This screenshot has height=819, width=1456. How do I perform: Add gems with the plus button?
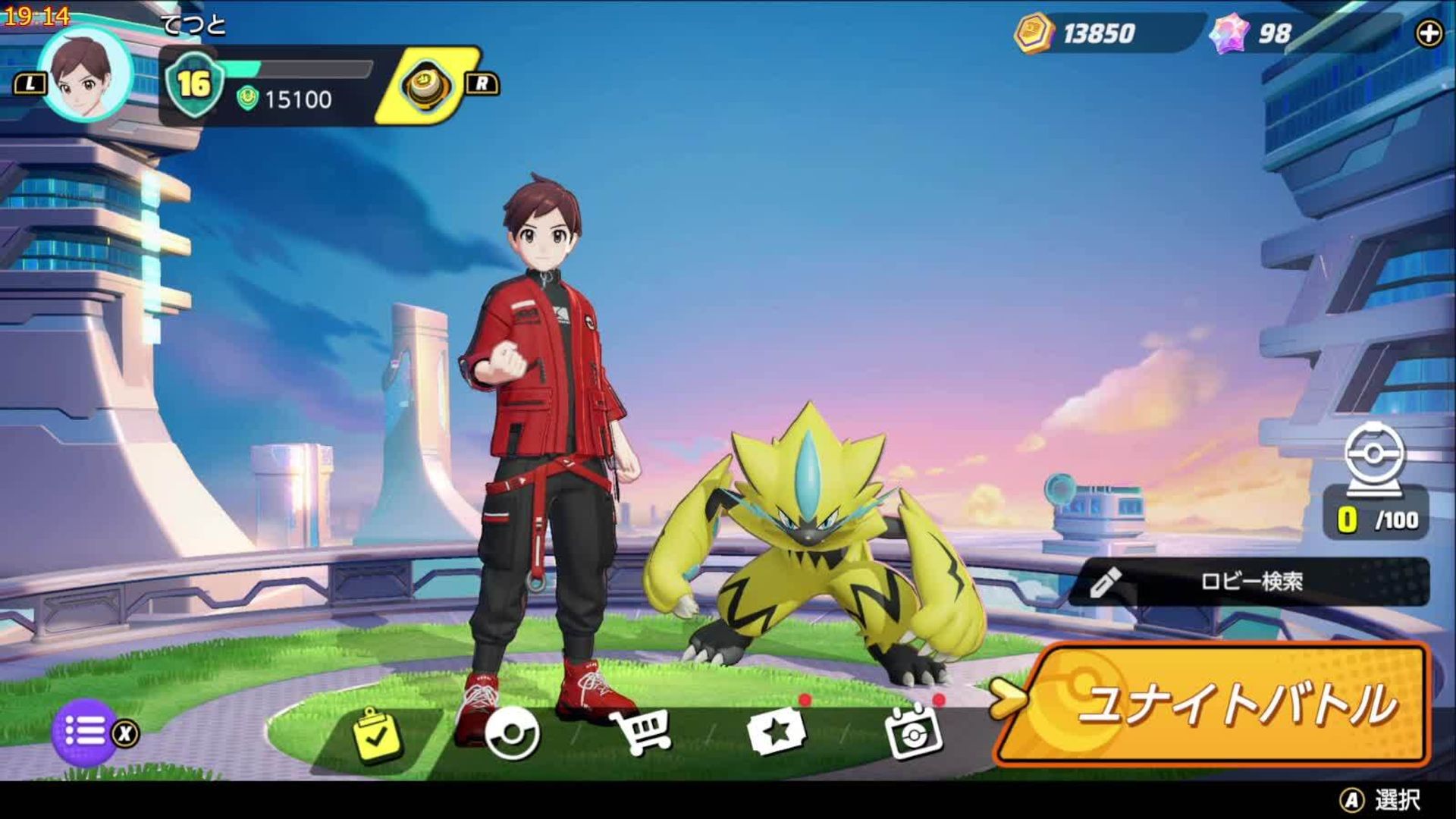pyautogui.click(x=1429, y=33)
